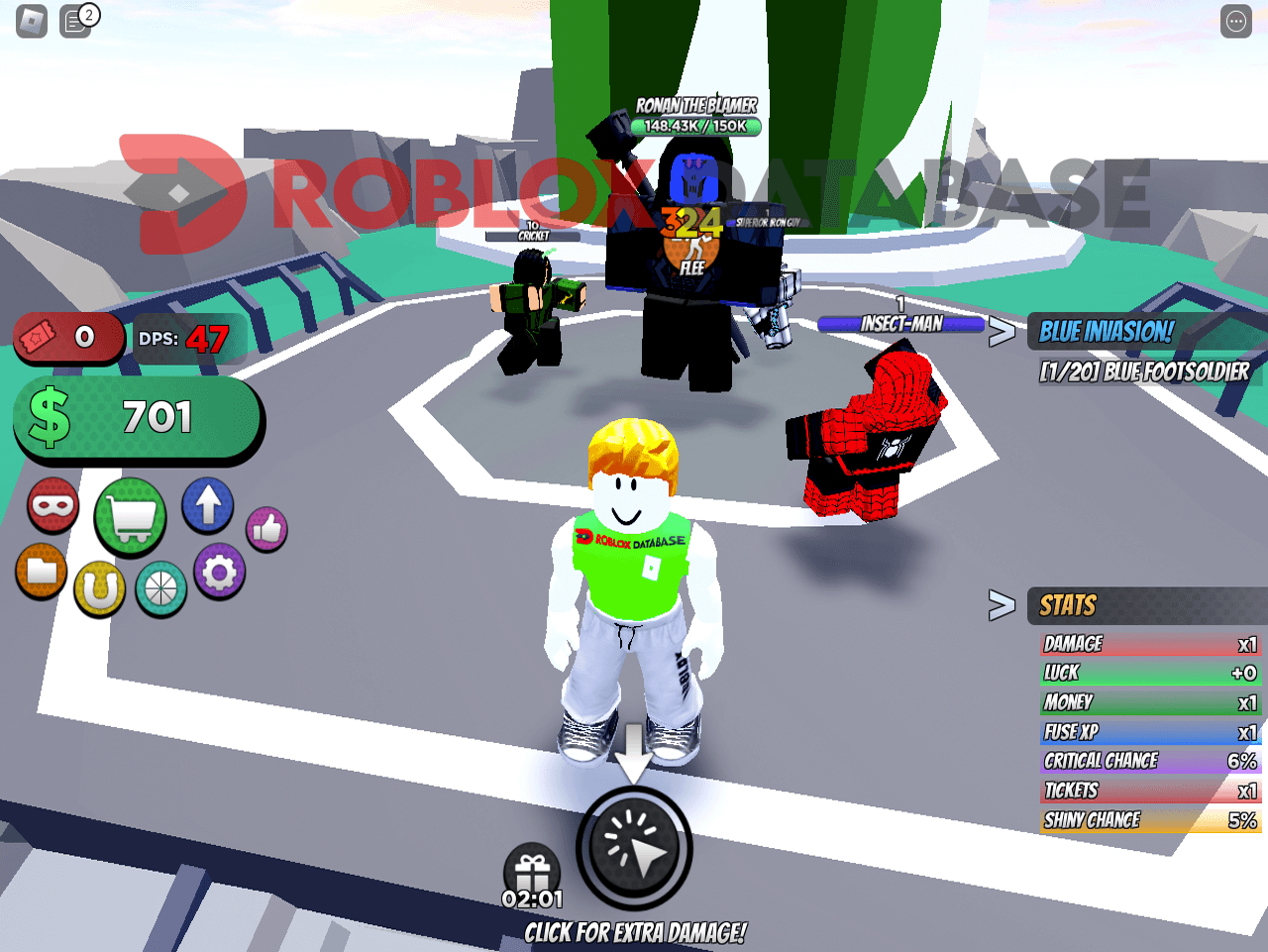Select the red hero mask icon
This screenshot has height=952, width=1268.
[x=53, y=504]
